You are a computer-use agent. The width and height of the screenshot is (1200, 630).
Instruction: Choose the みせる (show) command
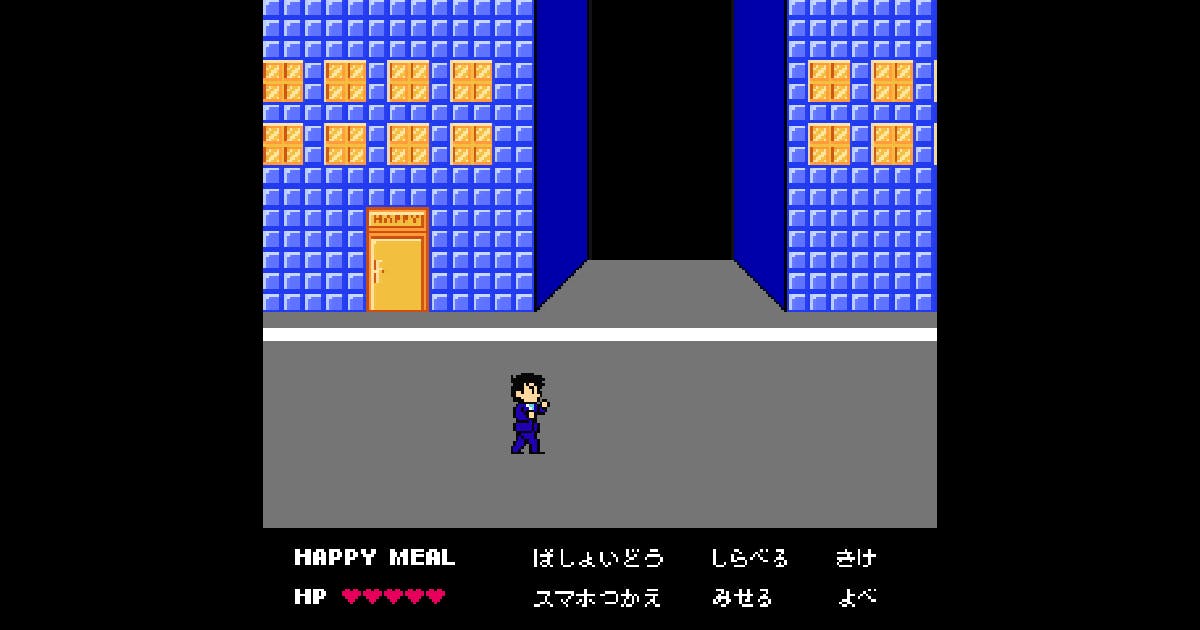coord(742,598)
